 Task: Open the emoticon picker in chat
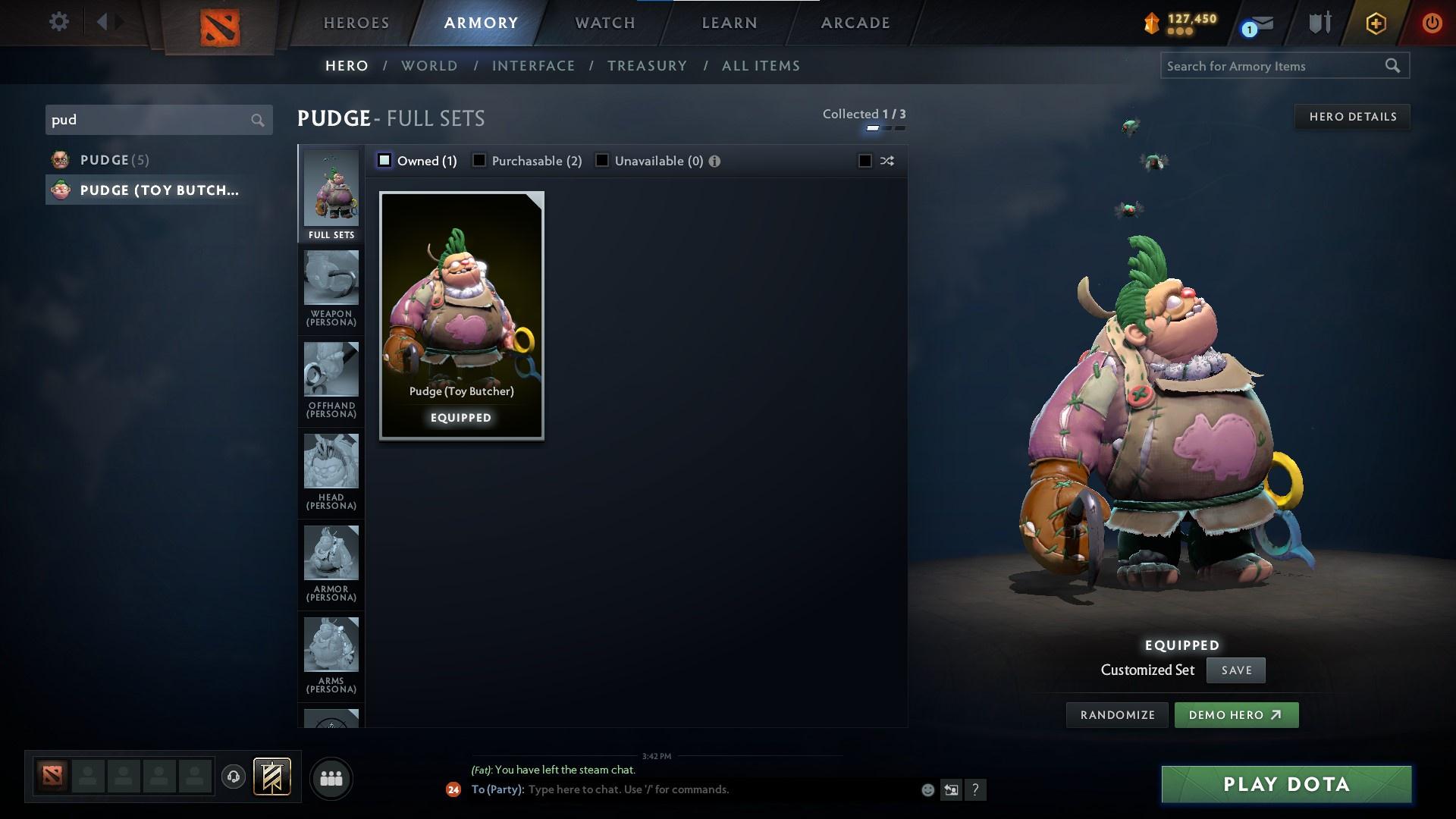coord(927,789)
